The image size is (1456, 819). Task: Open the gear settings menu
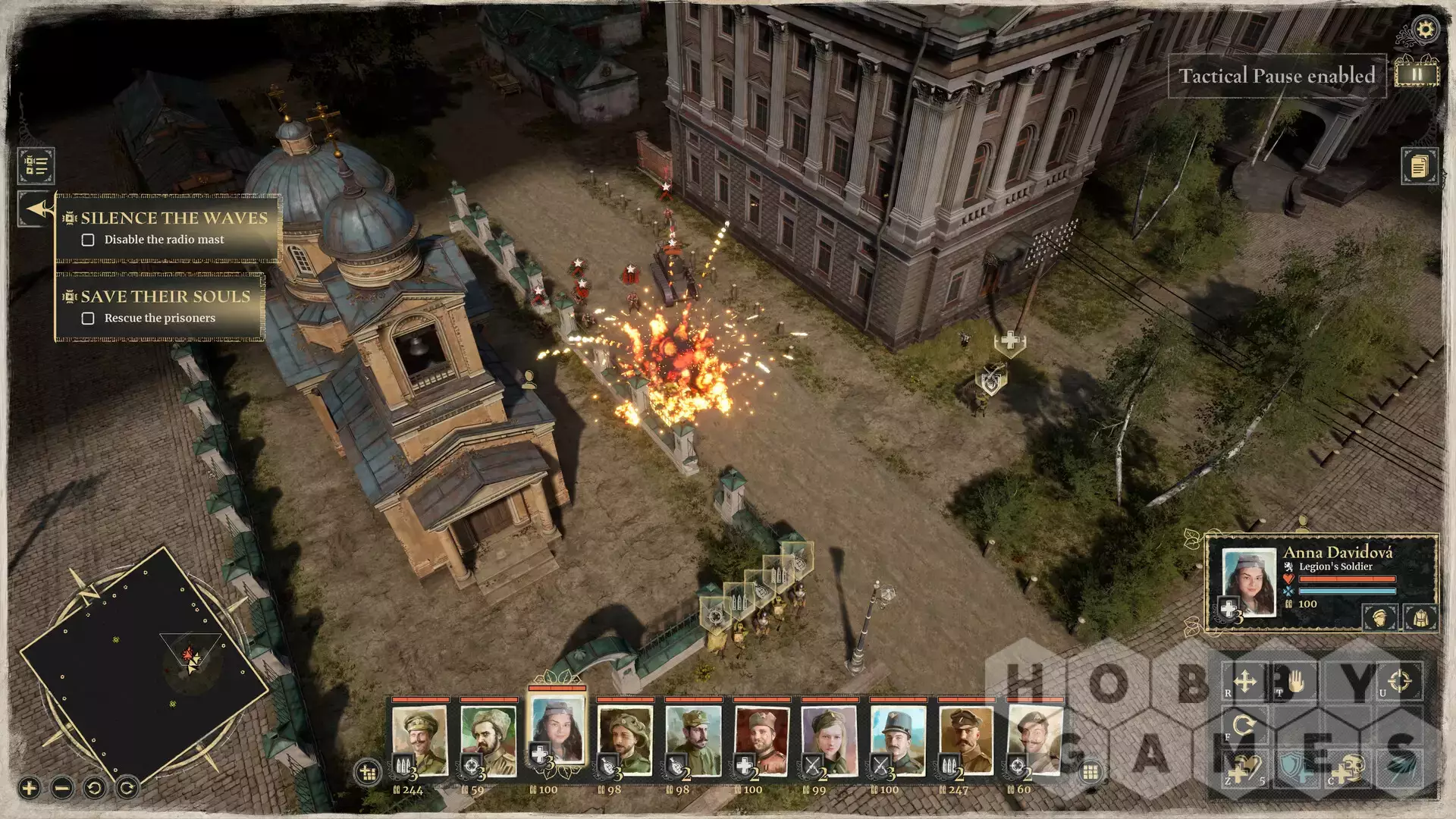[x=1426, y=30]
